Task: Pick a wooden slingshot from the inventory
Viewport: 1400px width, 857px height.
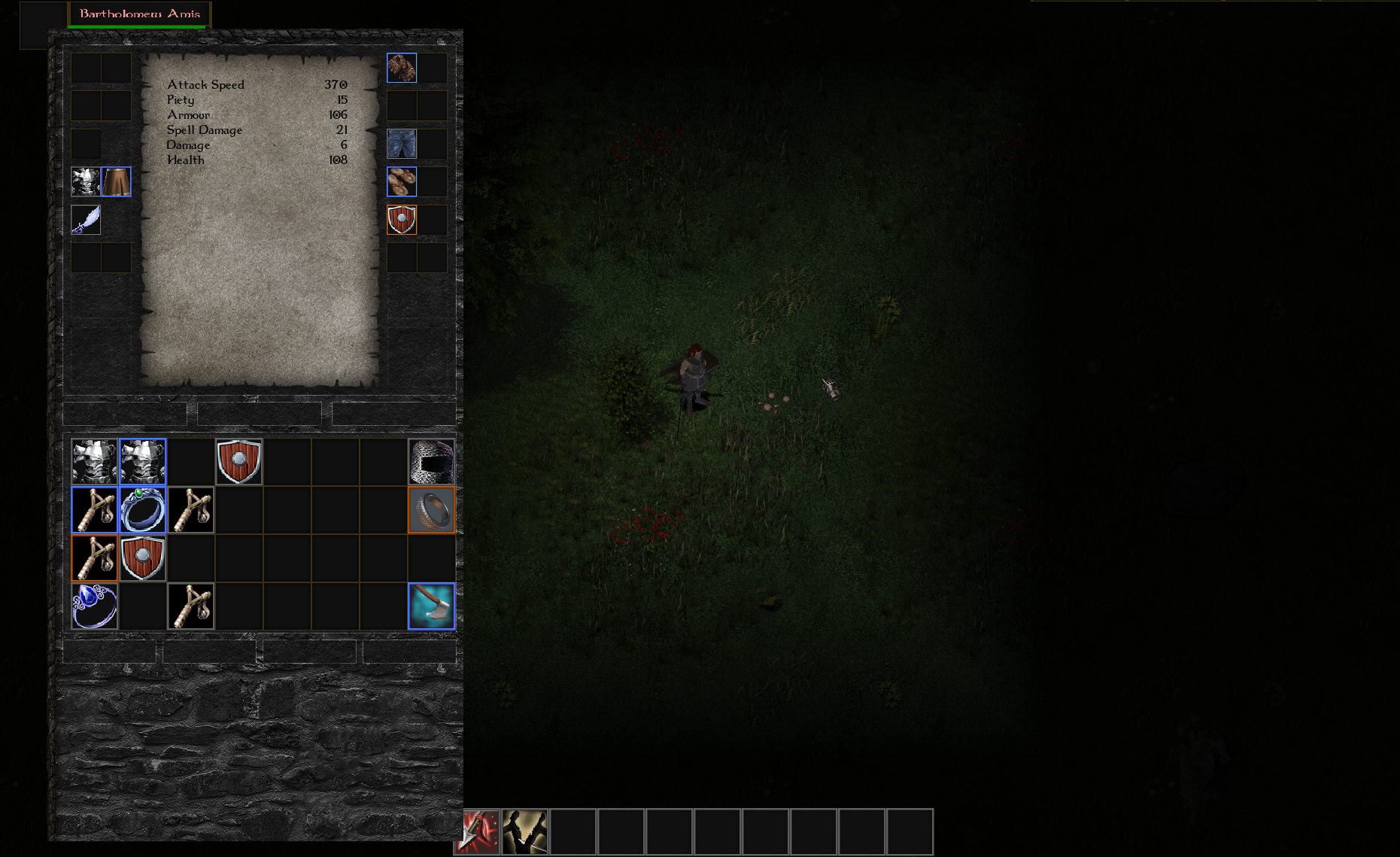Action: point(95,509)
